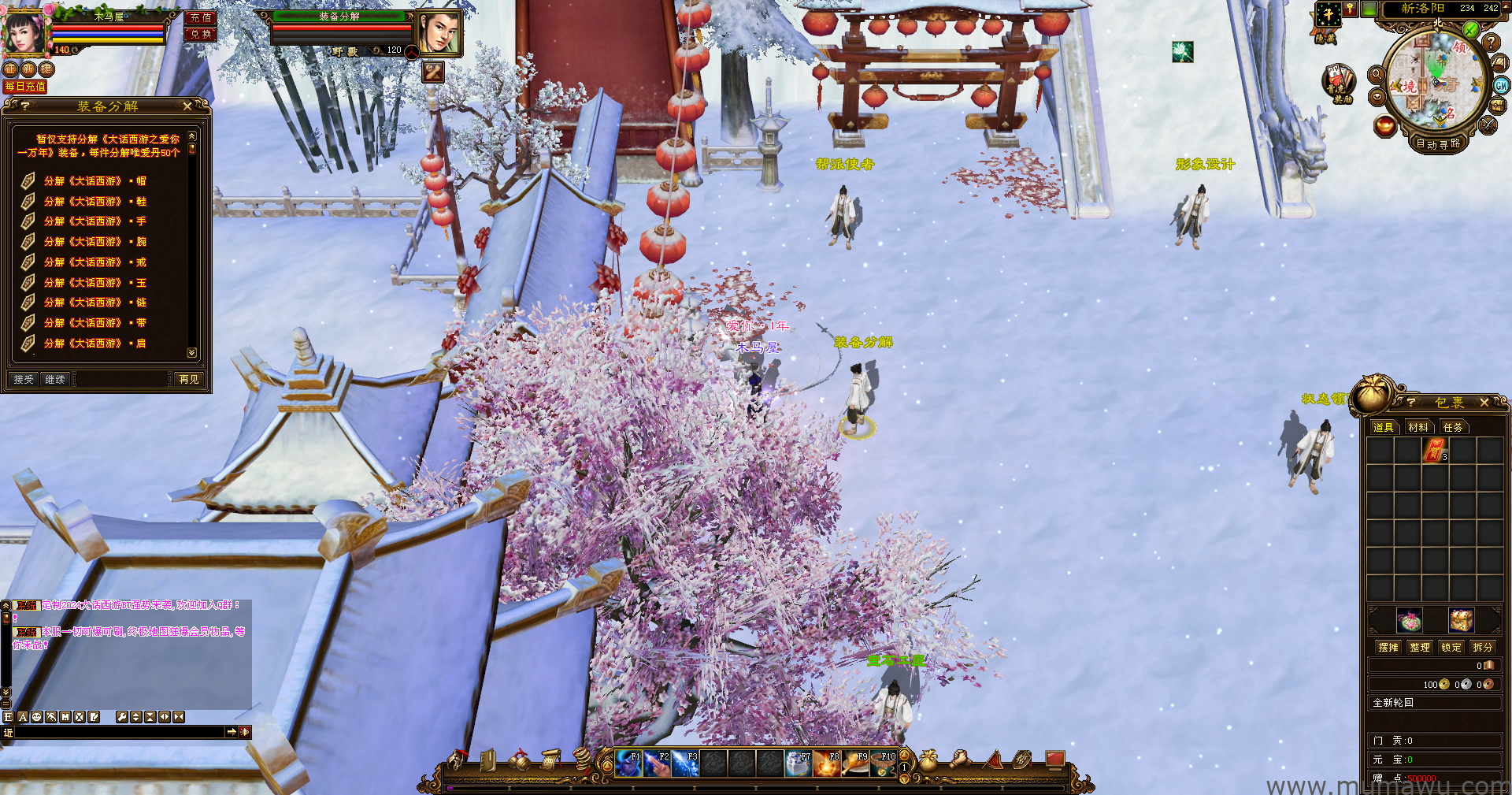Select the red envelope item in the bag
The width and height of the screenshot is (1512, 795).
tap(1435, 451)
